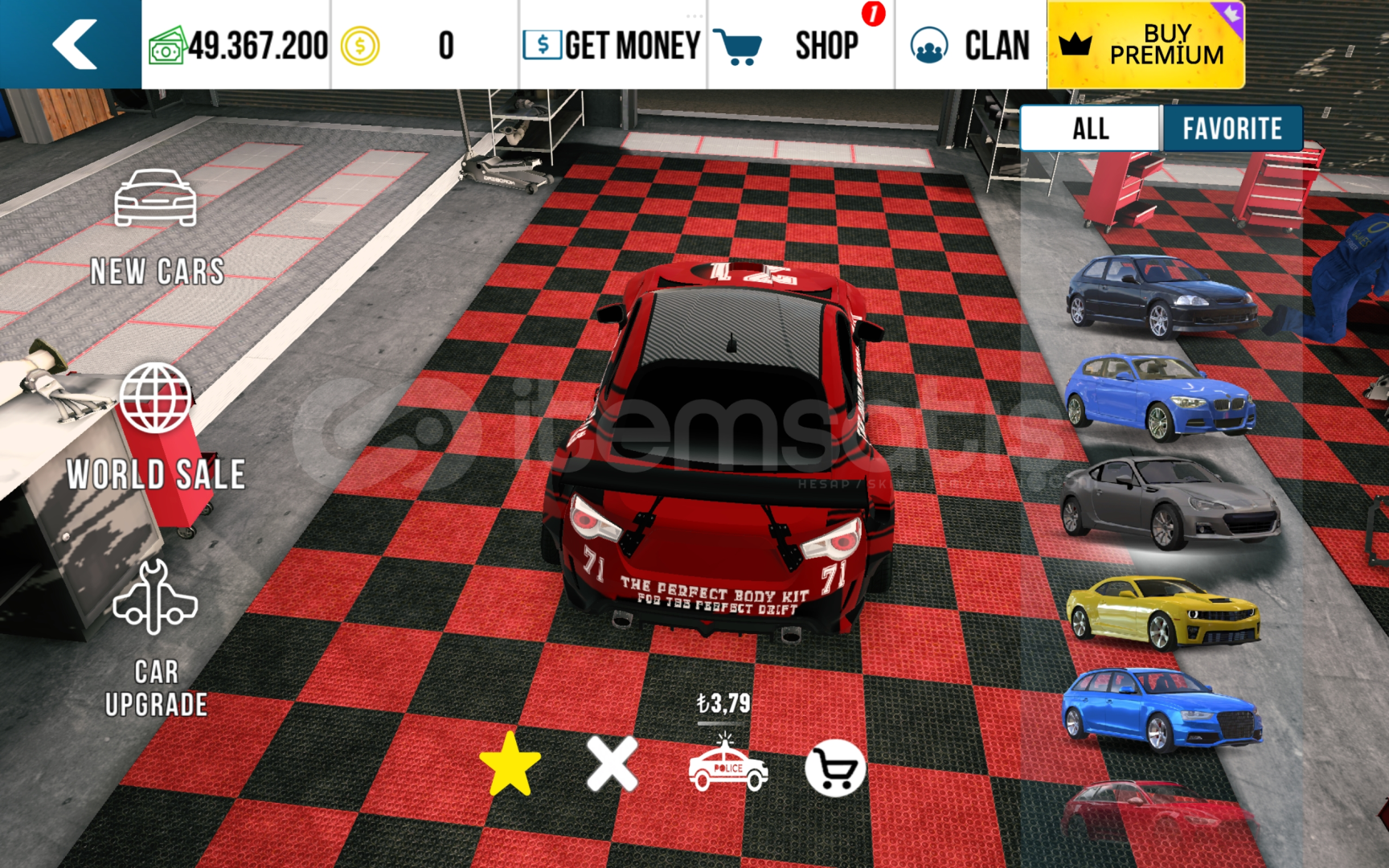Buy Premium membership
The width and height of the screenshot is (1389, 868).
1145,45
